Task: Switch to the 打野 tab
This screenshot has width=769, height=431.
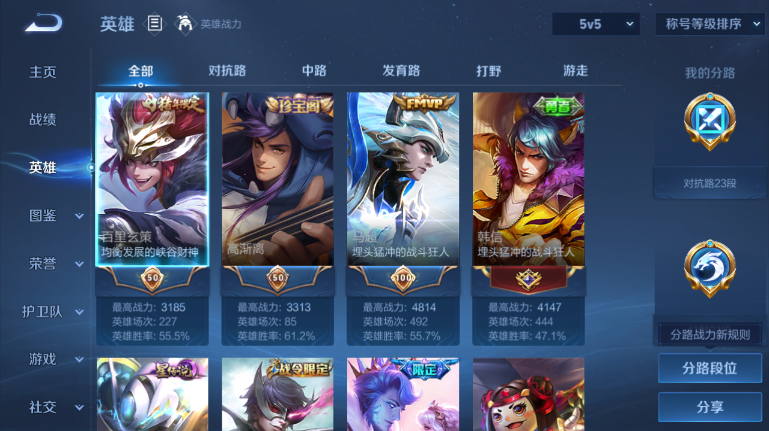Action: (488, 71)
